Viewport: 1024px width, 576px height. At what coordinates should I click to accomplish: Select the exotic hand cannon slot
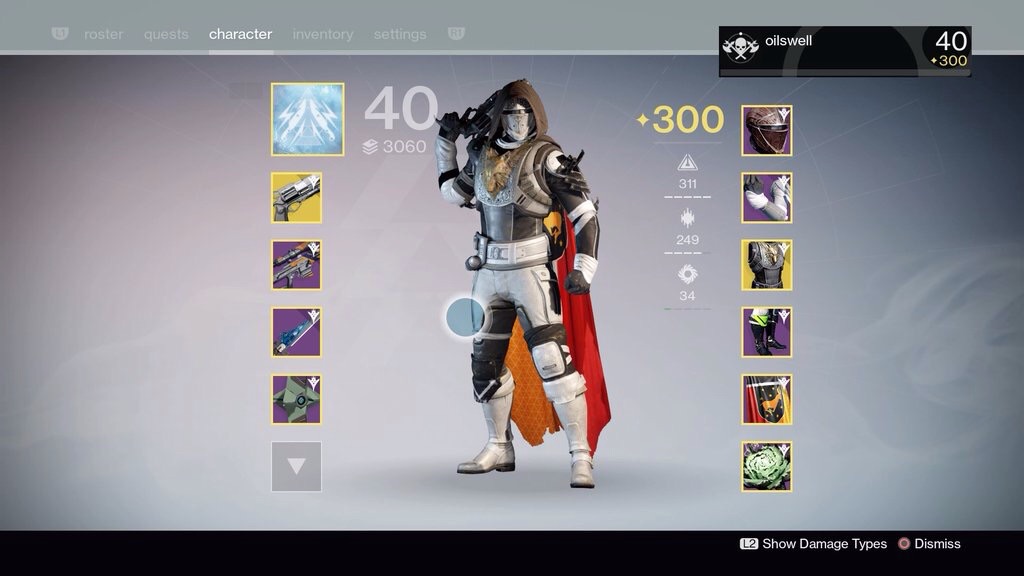pyautogui.click(x=296, y=197)
